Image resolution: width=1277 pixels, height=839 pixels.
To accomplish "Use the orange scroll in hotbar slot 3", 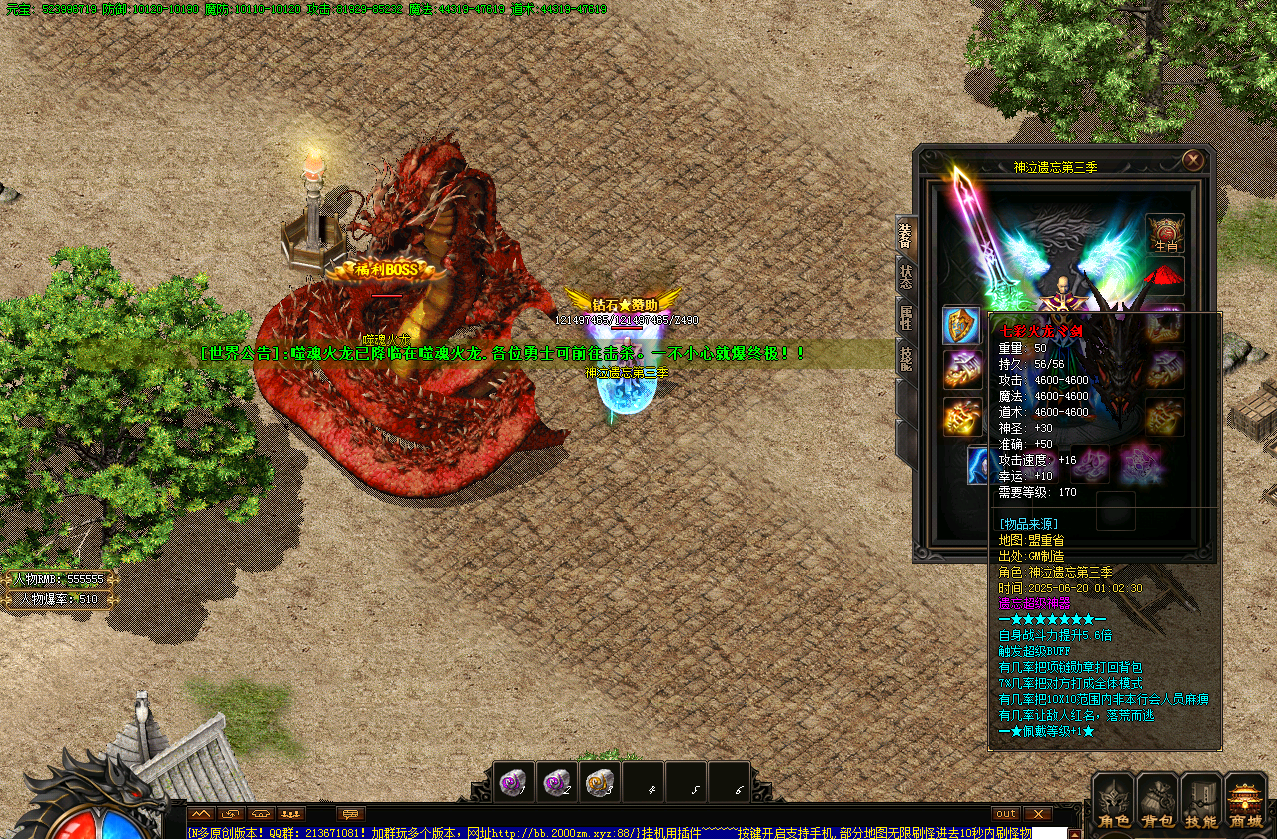I will point(601,782).
